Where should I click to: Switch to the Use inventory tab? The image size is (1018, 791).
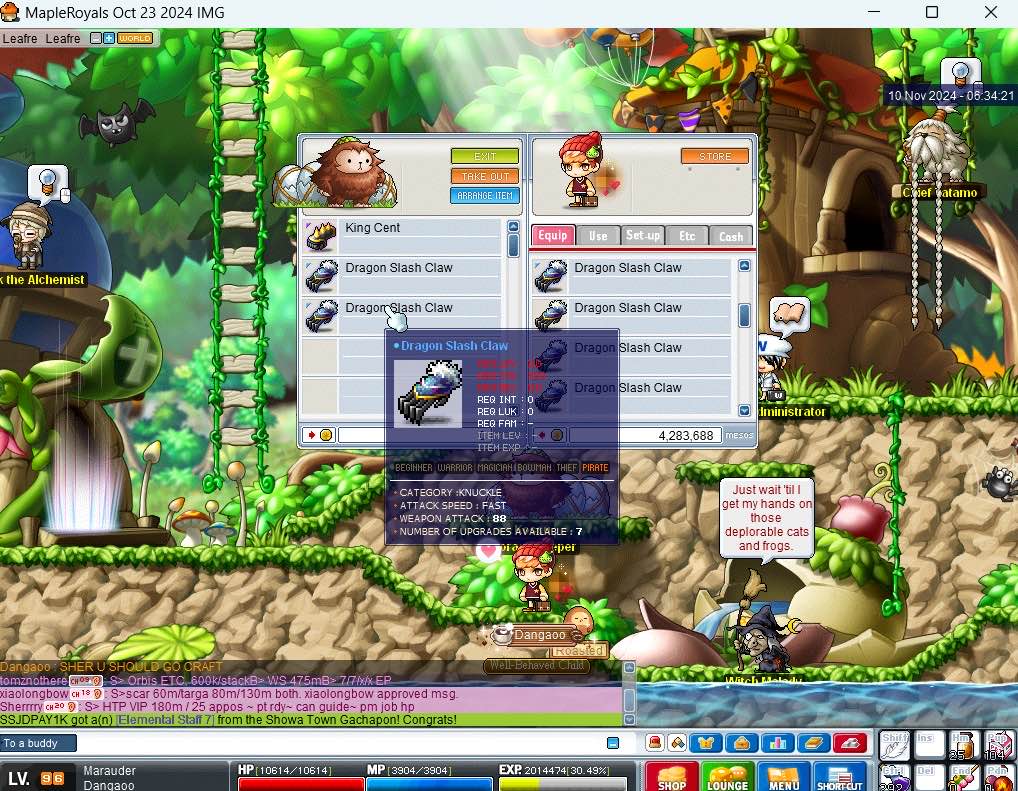tap(598, 236)
